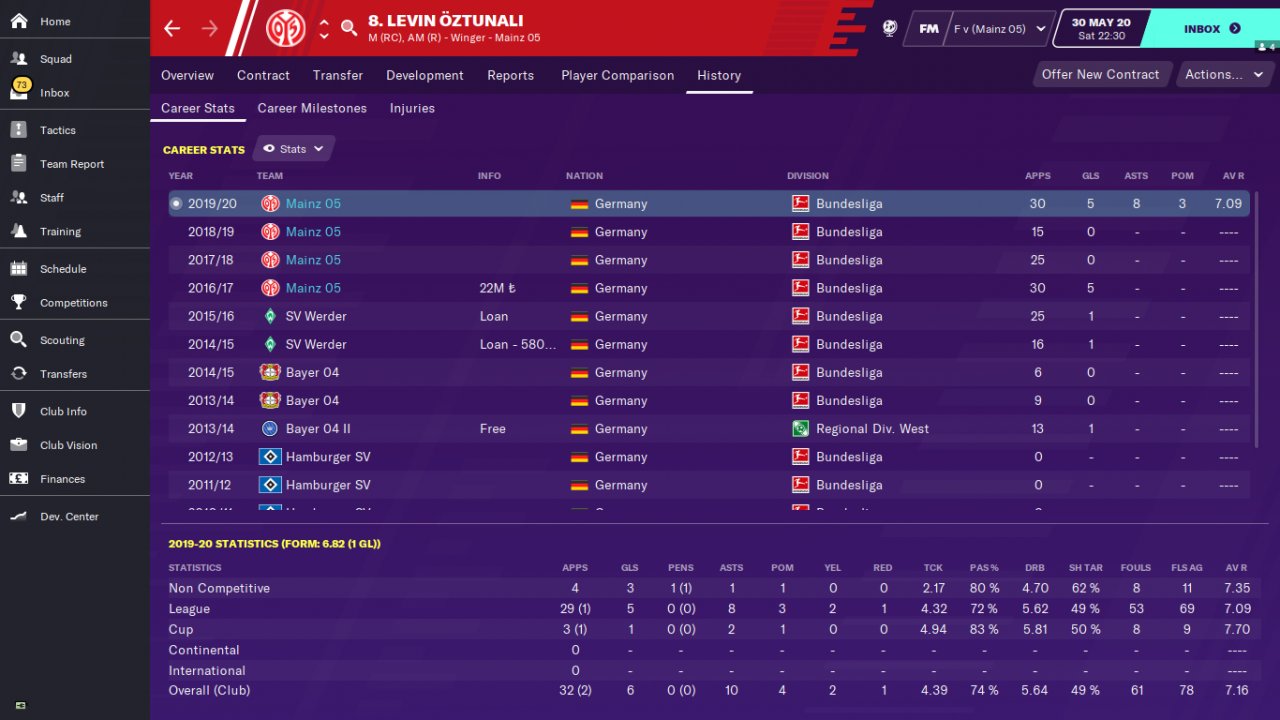Viewport: 1280px width, 720px height.
Task: Continue to Inbox with the top-right button
Action: coord(1212,29)
